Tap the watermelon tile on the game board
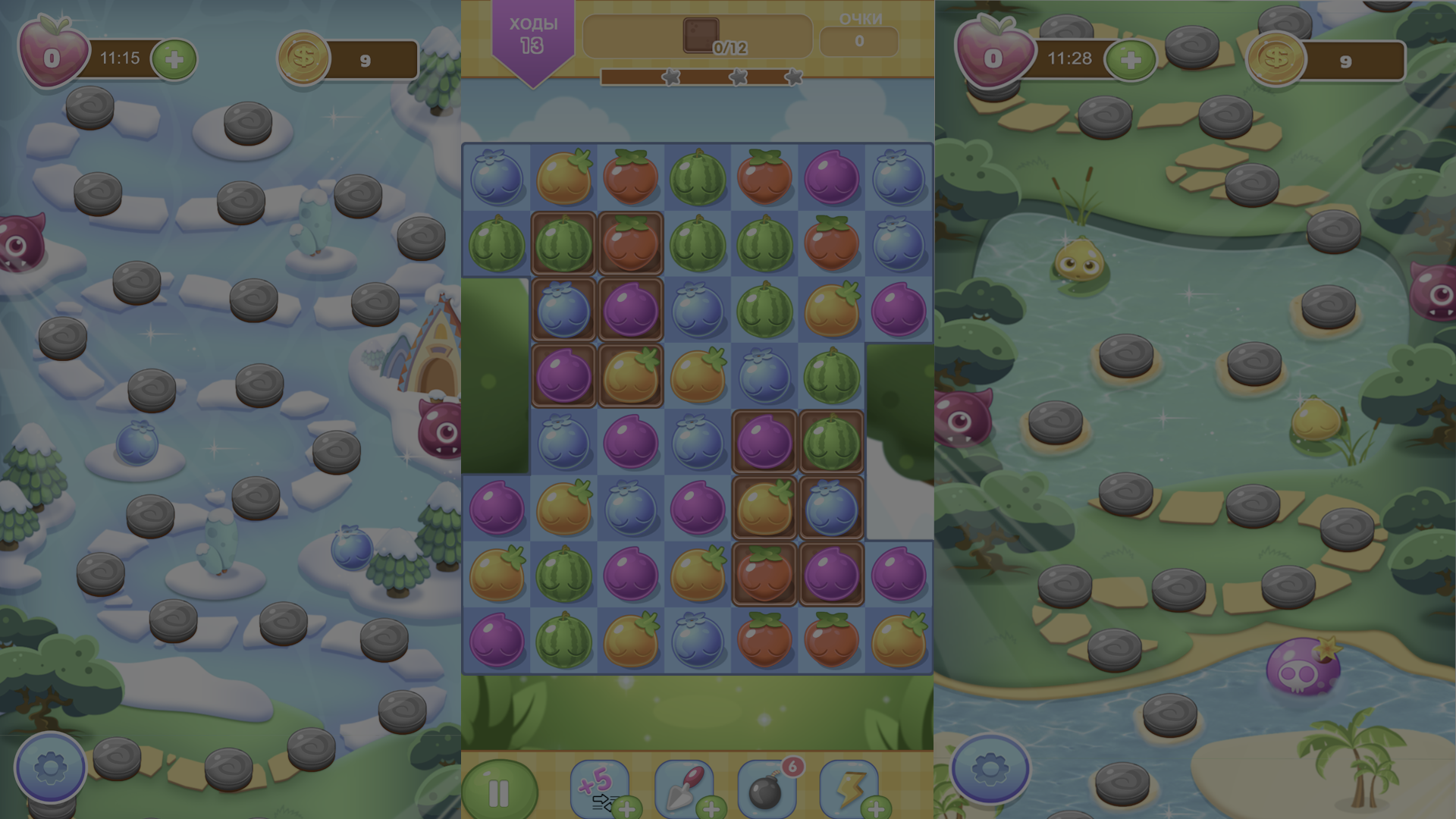Viewport: 1456px width, 819px height. pyautogui.click(x=696, y=177)
